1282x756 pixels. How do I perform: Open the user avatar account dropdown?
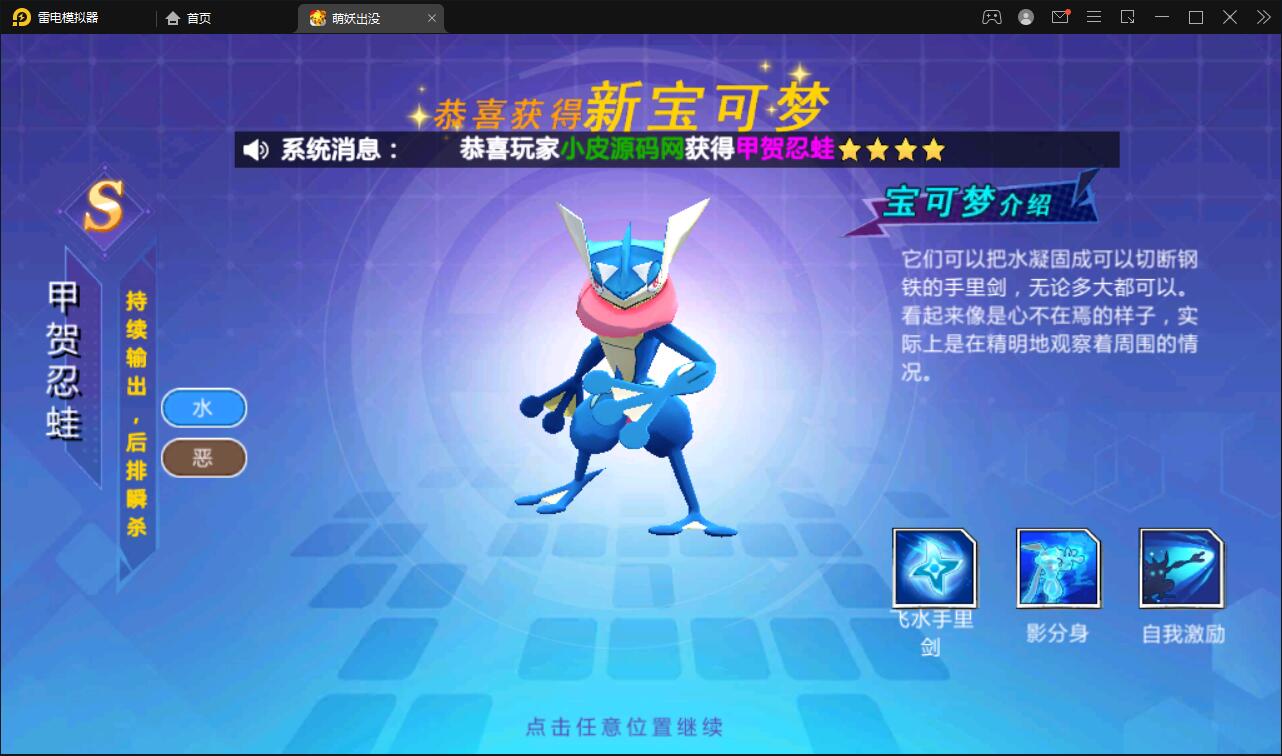(x=1025, y=17)
